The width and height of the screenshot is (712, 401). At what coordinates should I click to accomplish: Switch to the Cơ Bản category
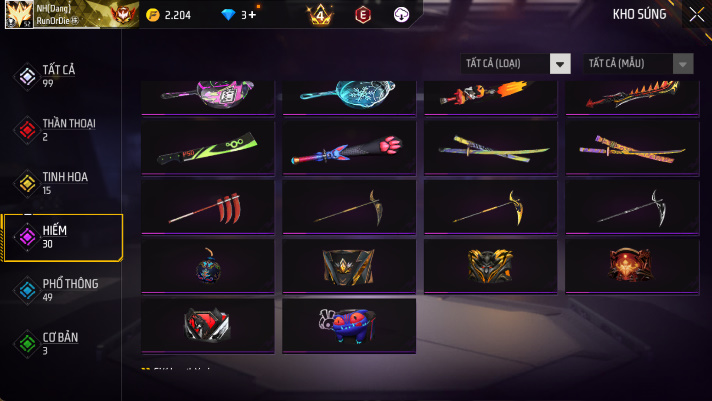[62, 343]
